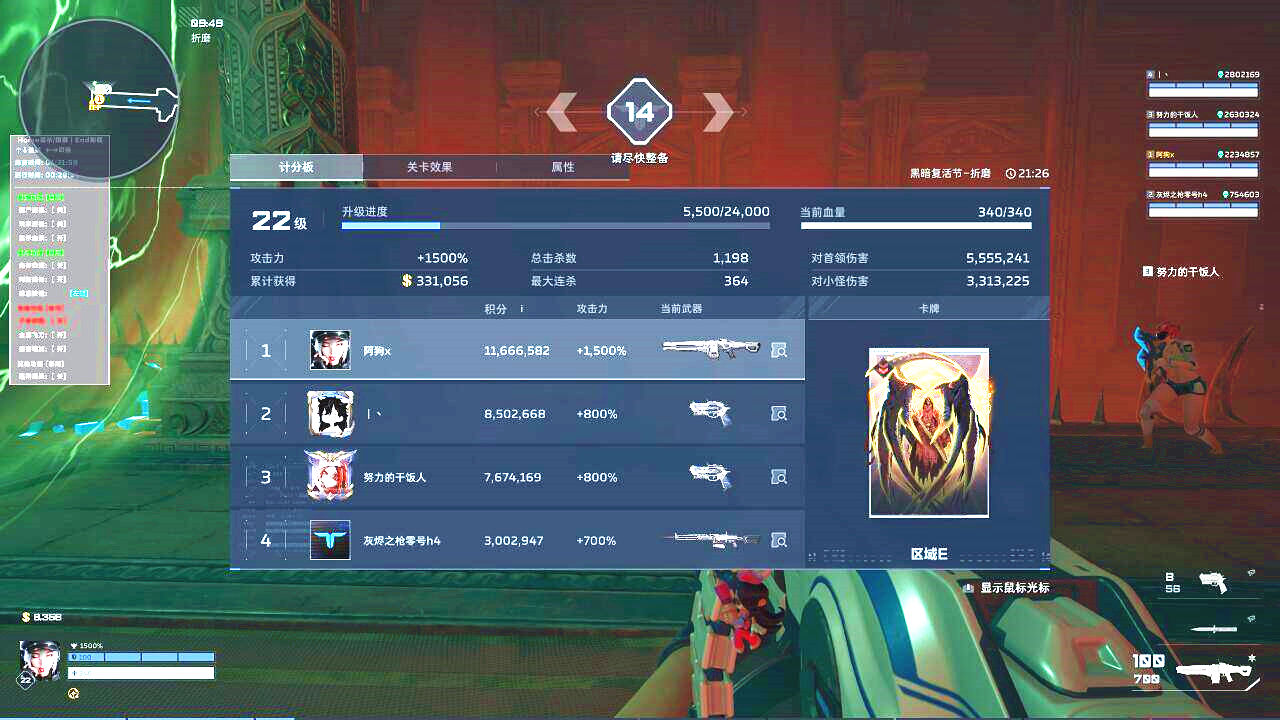The width and height of the screenshot is (1280, 720).
Task: Expand the 卡牌 panel header
Action: (929, 308)
